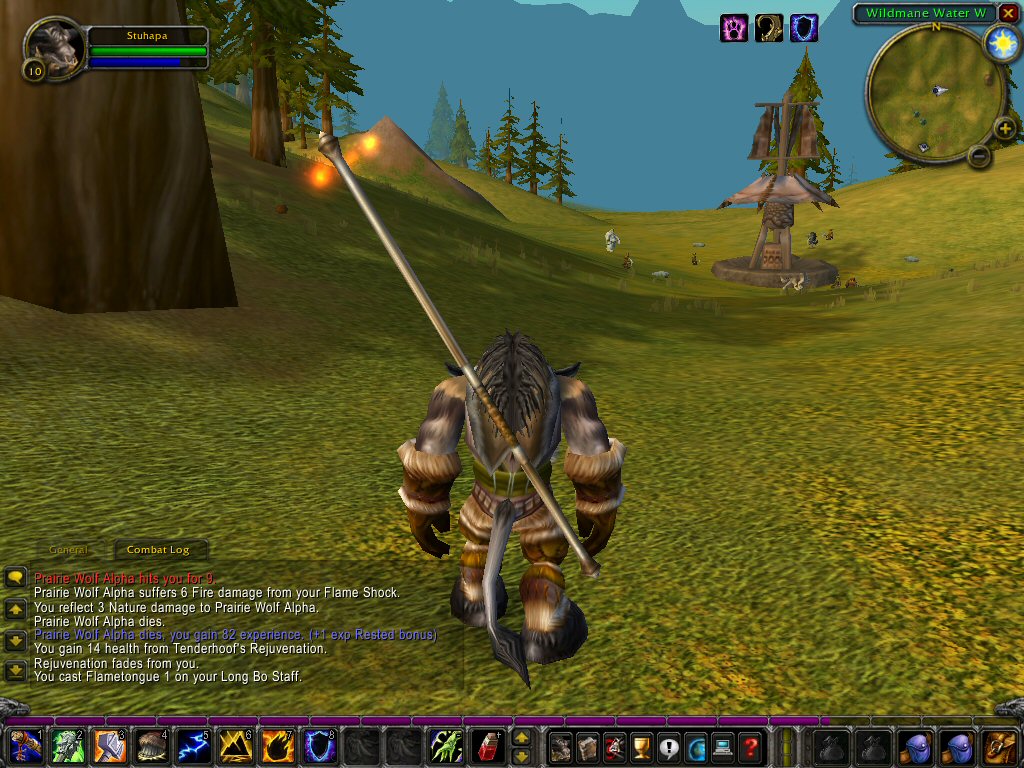Open the quest log goblet button

pyautogui.click(x=642, y=746)
